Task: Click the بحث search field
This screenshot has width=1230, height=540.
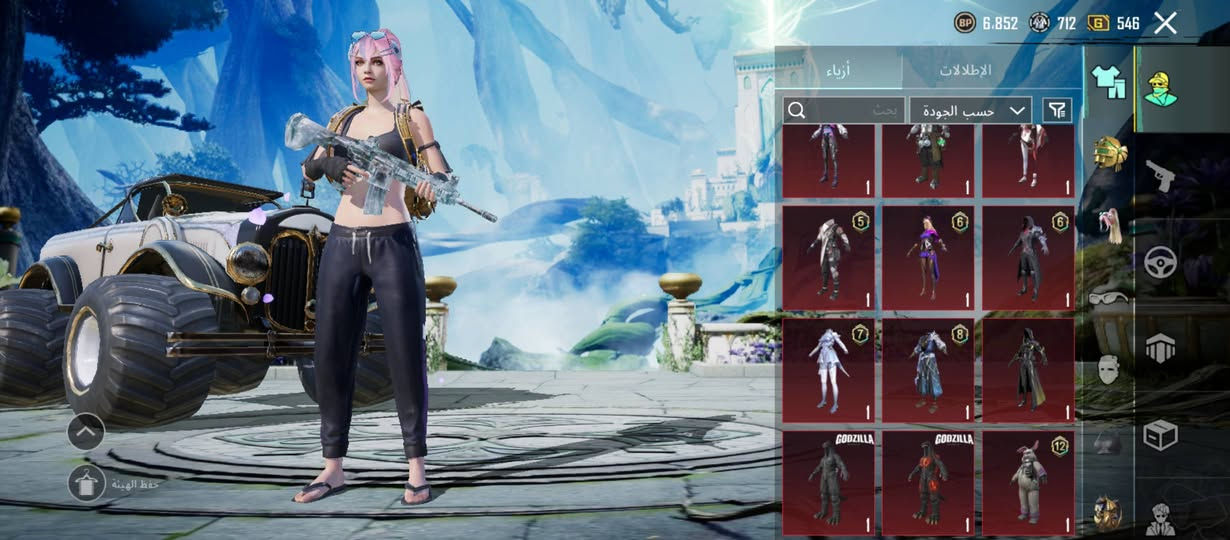Action: click(845, 110)
